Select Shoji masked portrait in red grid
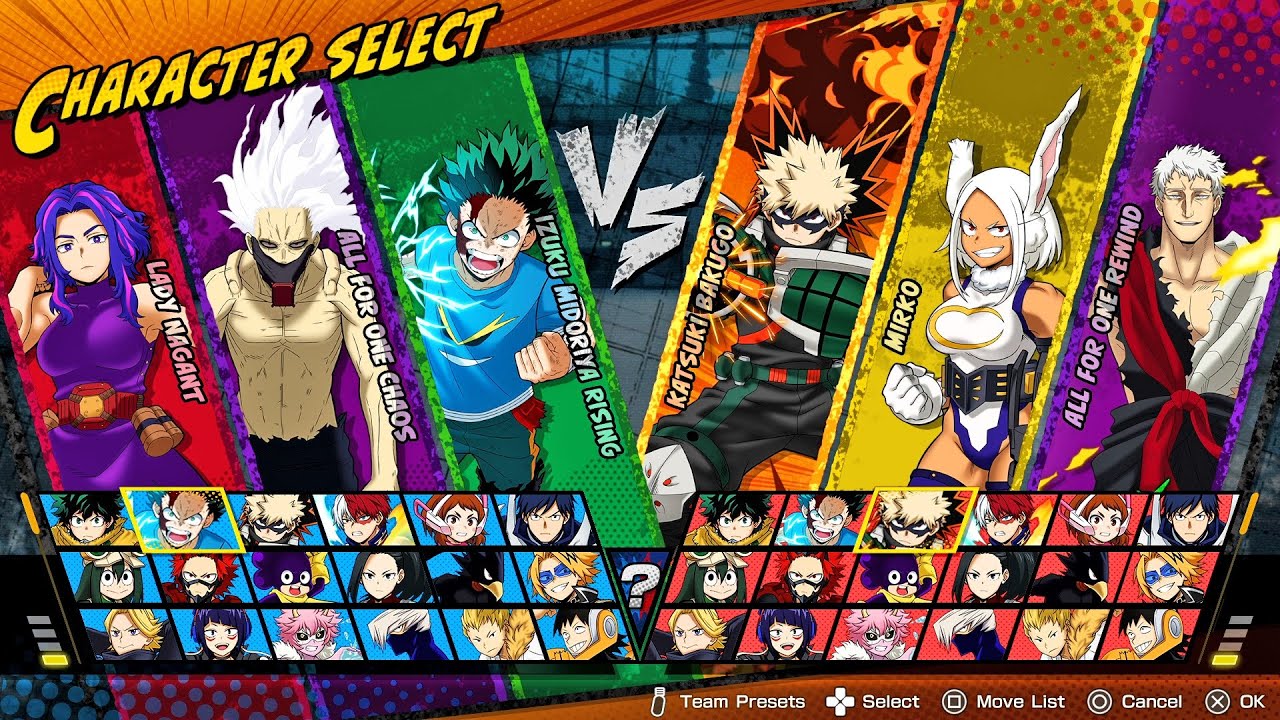Screen dimensions: 1280x720 (x=965, y=634)
